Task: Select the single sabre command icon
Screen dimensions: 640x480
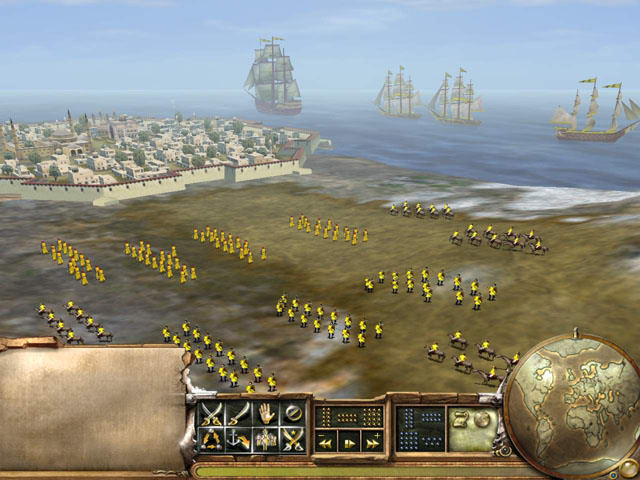Action: 238,412
